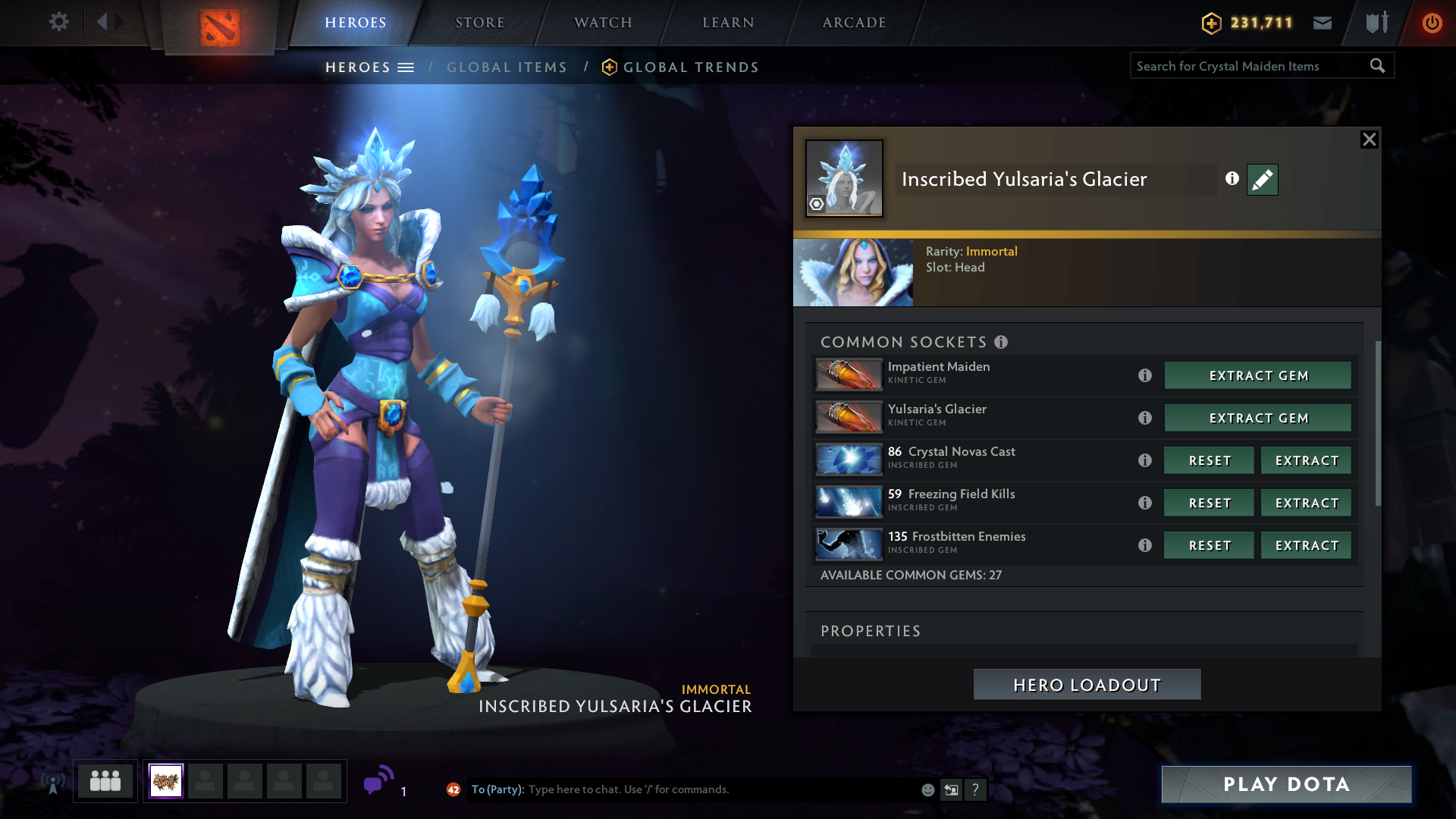
Task: Start matchmaking with Play Dota
Action: [x=1286, y=784]
